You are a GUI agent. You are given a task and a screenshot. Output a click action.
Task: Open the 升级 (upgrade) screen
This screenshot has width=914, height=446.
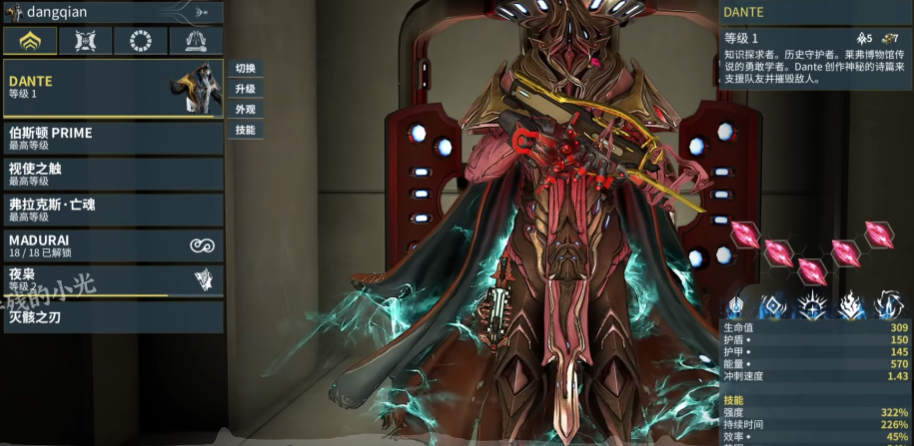[246, 89]
